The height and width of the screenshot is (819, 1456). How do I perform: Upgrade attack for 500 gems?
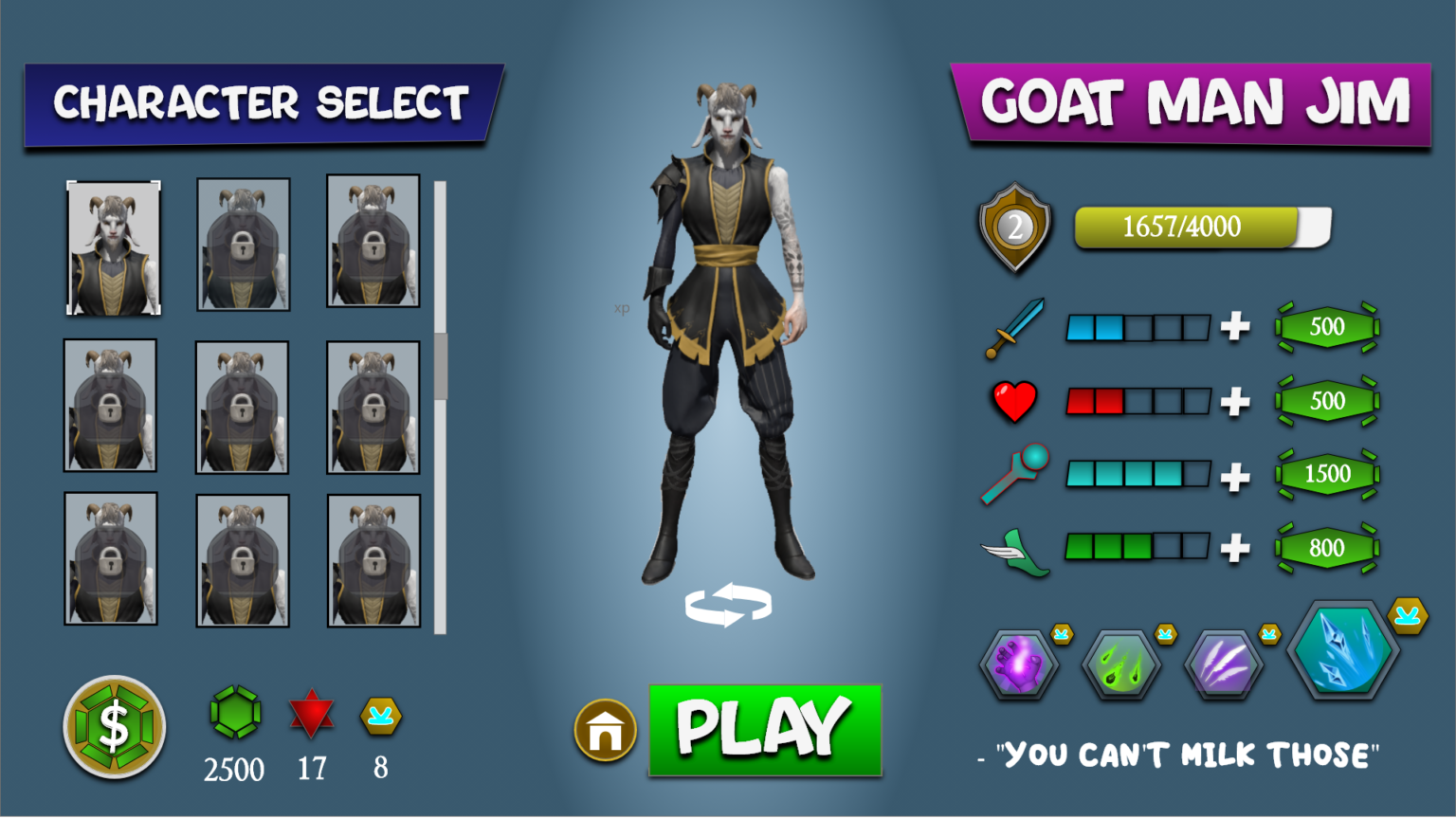[x=1326, y=326]
